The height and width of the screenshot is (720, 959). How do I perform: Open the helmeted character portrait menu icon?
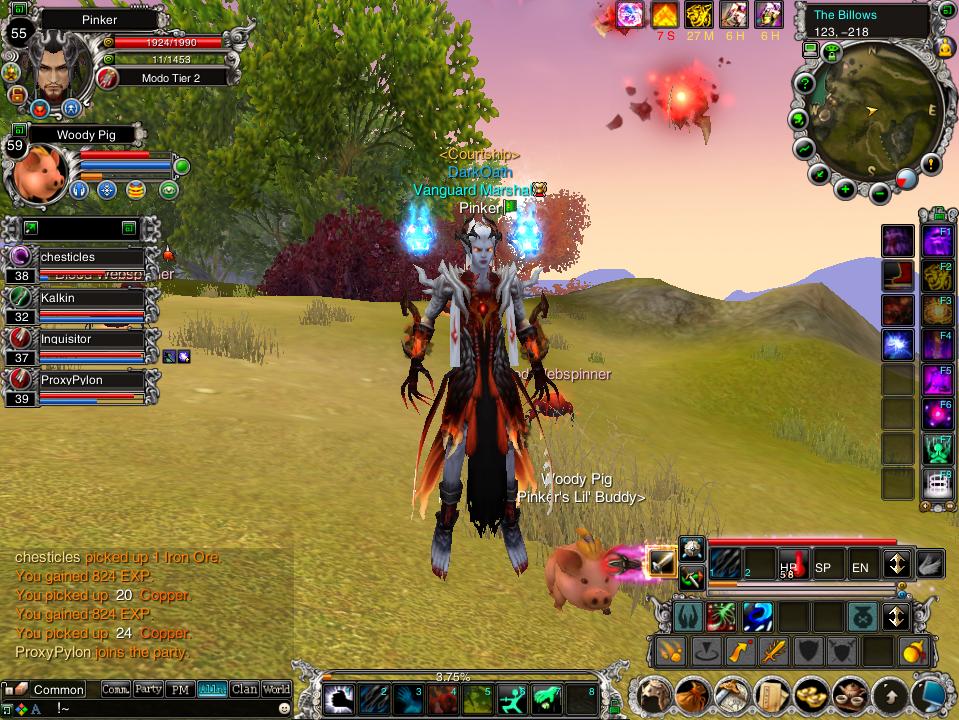point(654,693)
